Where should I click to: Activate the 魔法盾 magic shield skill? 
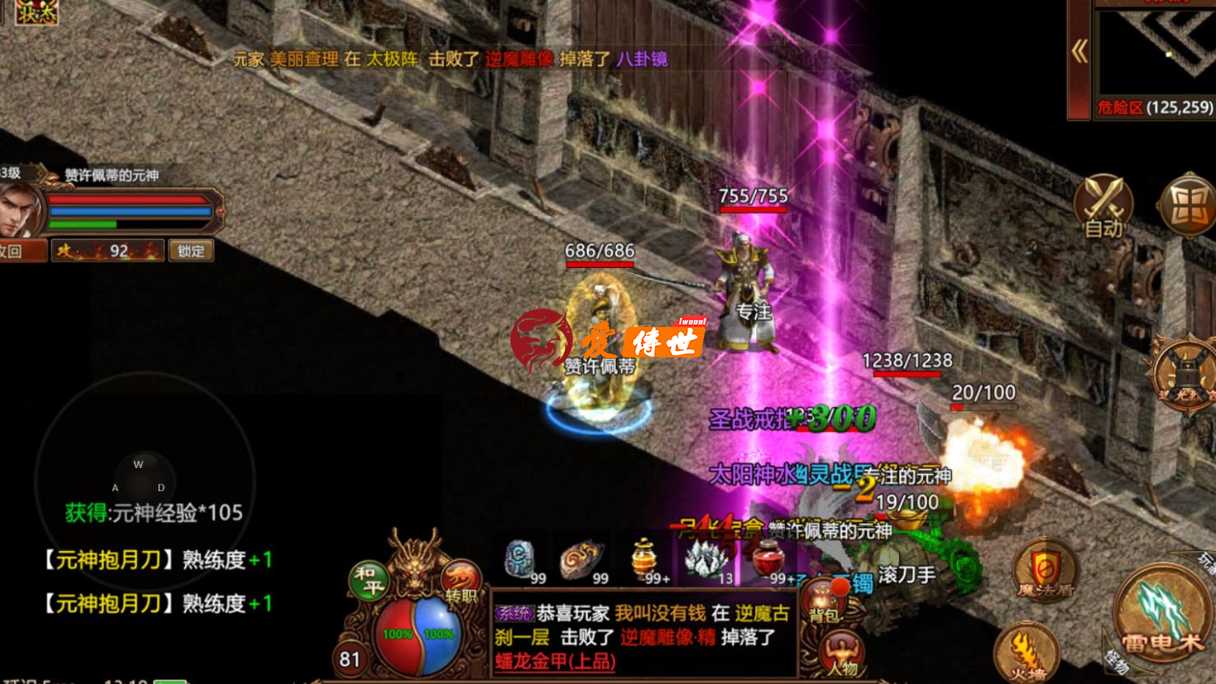(x=1044, y=573)
